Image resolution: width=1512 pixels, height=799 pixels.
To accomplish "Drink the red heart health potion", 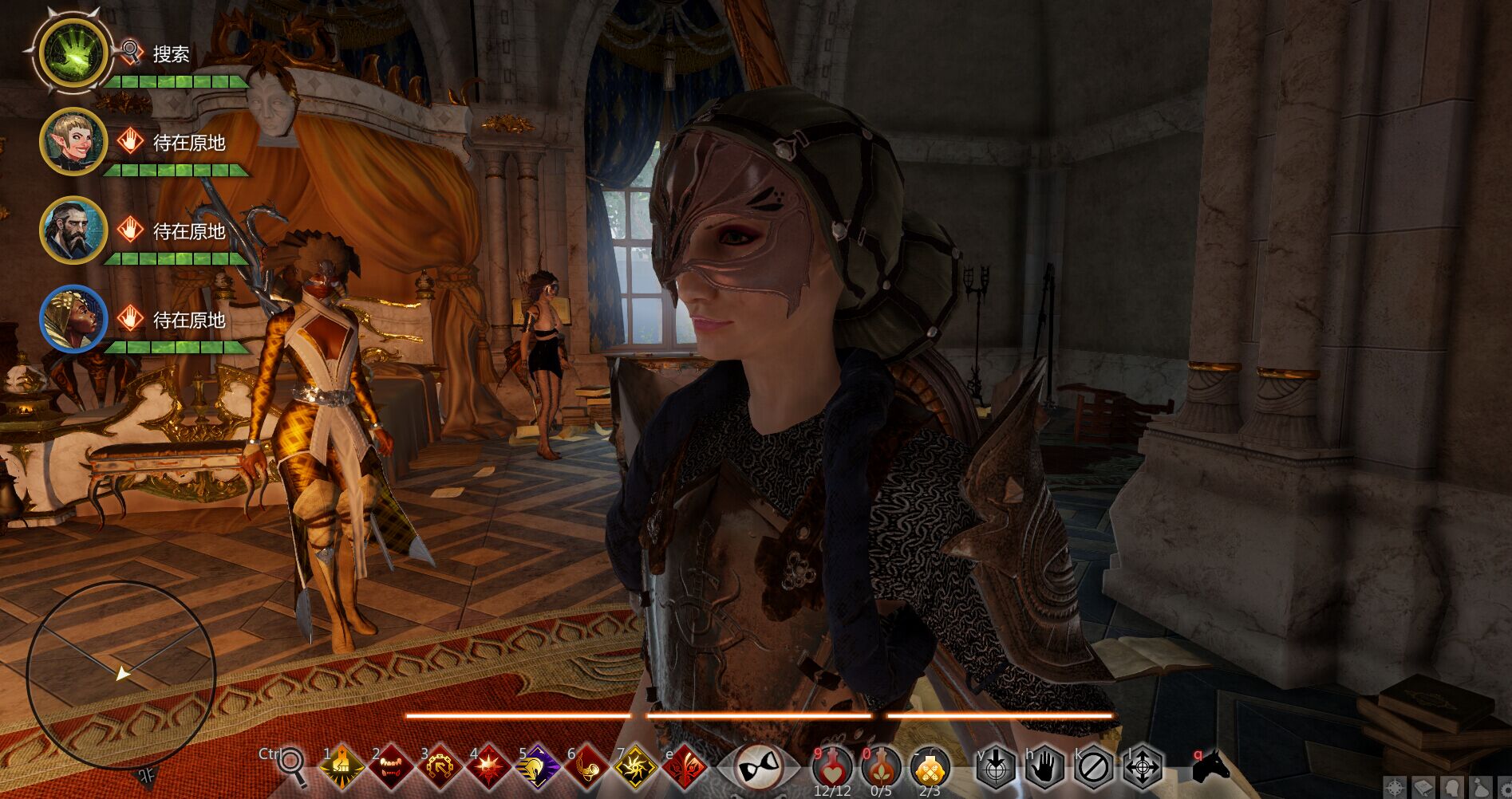I will click(x=832, y=768).
